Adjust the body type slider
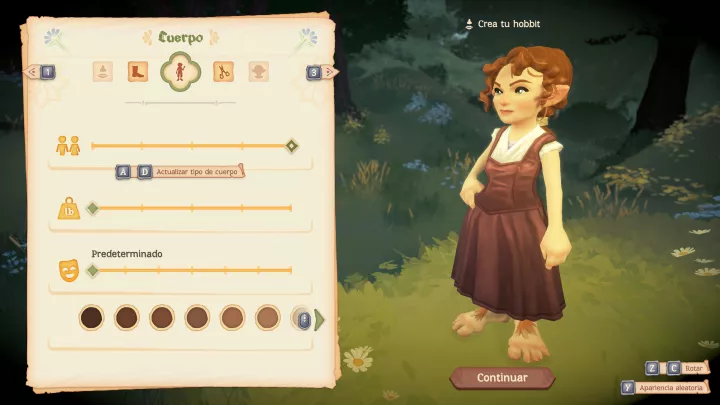This screenshot has height=405, width=720. tap(291, 146)
